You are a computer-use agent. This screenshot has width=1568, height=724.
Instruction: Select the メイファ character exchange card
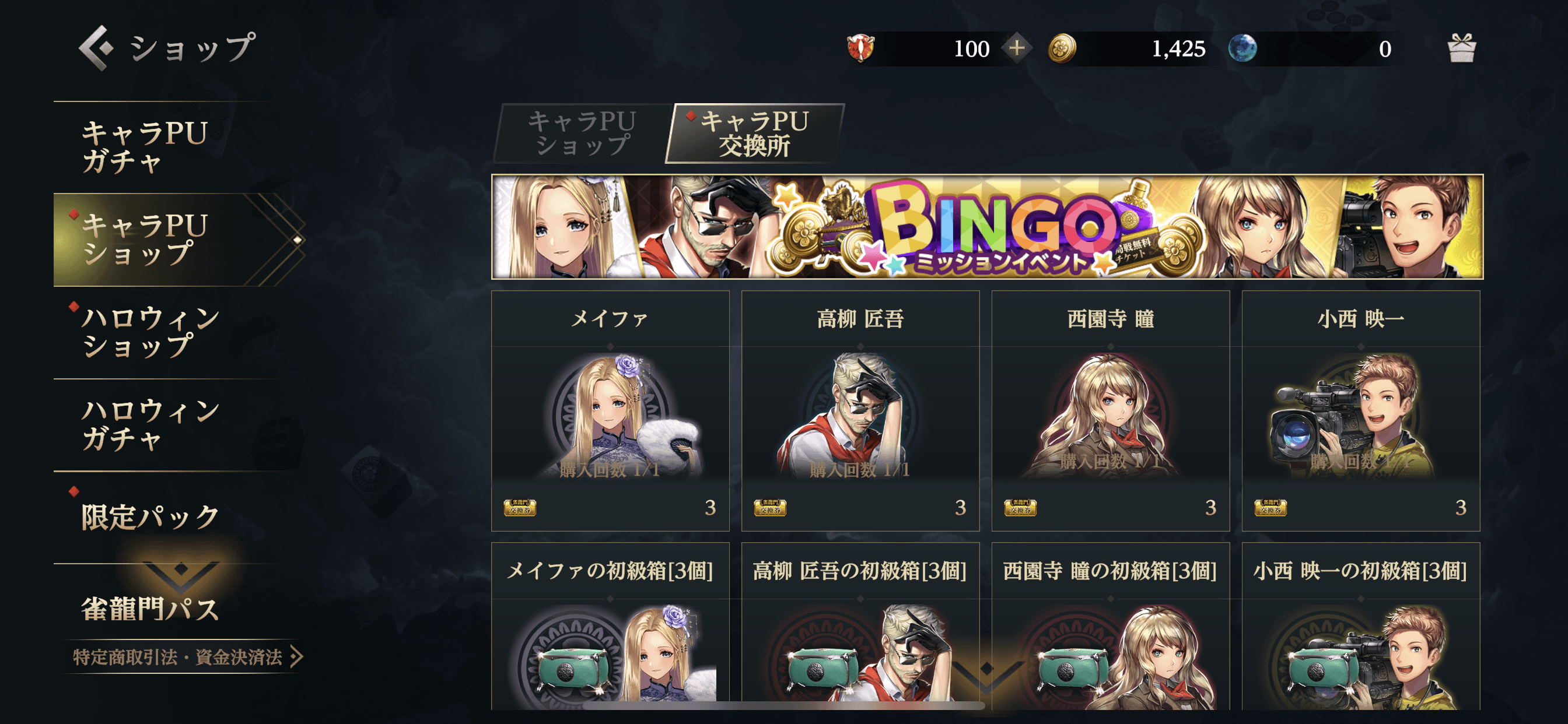point(610,410)
